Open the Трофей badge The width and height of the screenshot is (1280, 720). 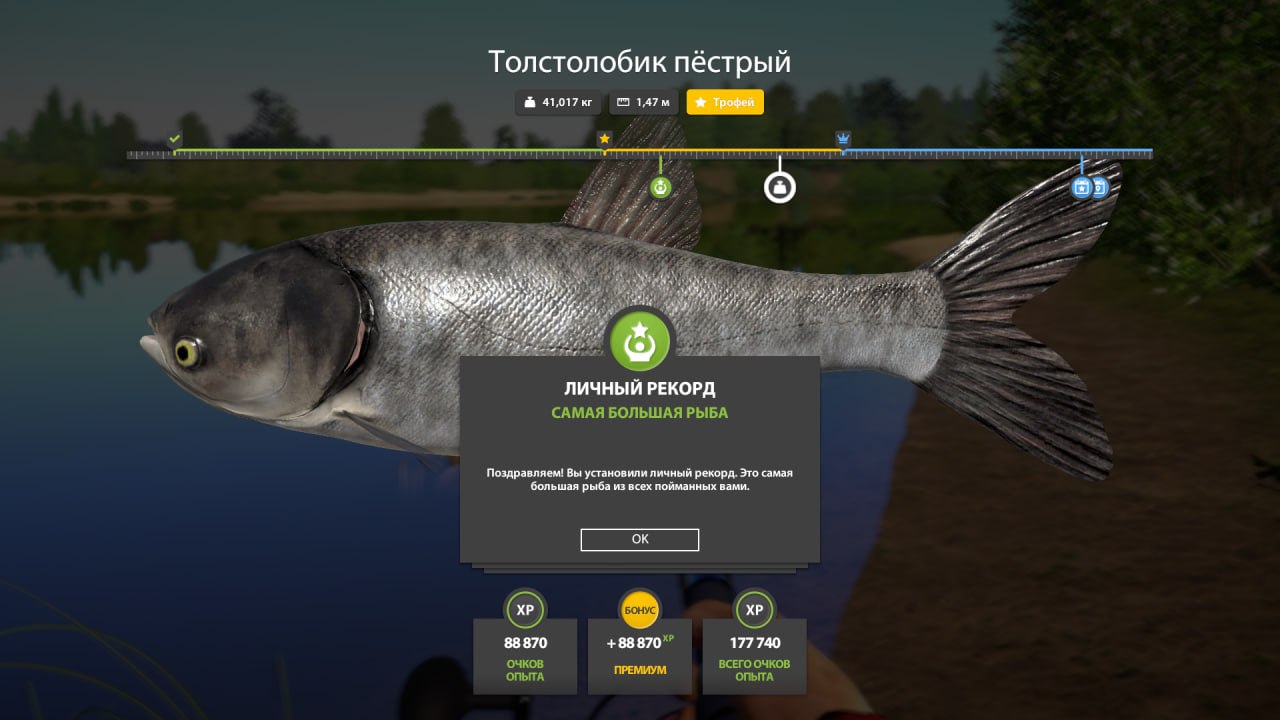724,102
